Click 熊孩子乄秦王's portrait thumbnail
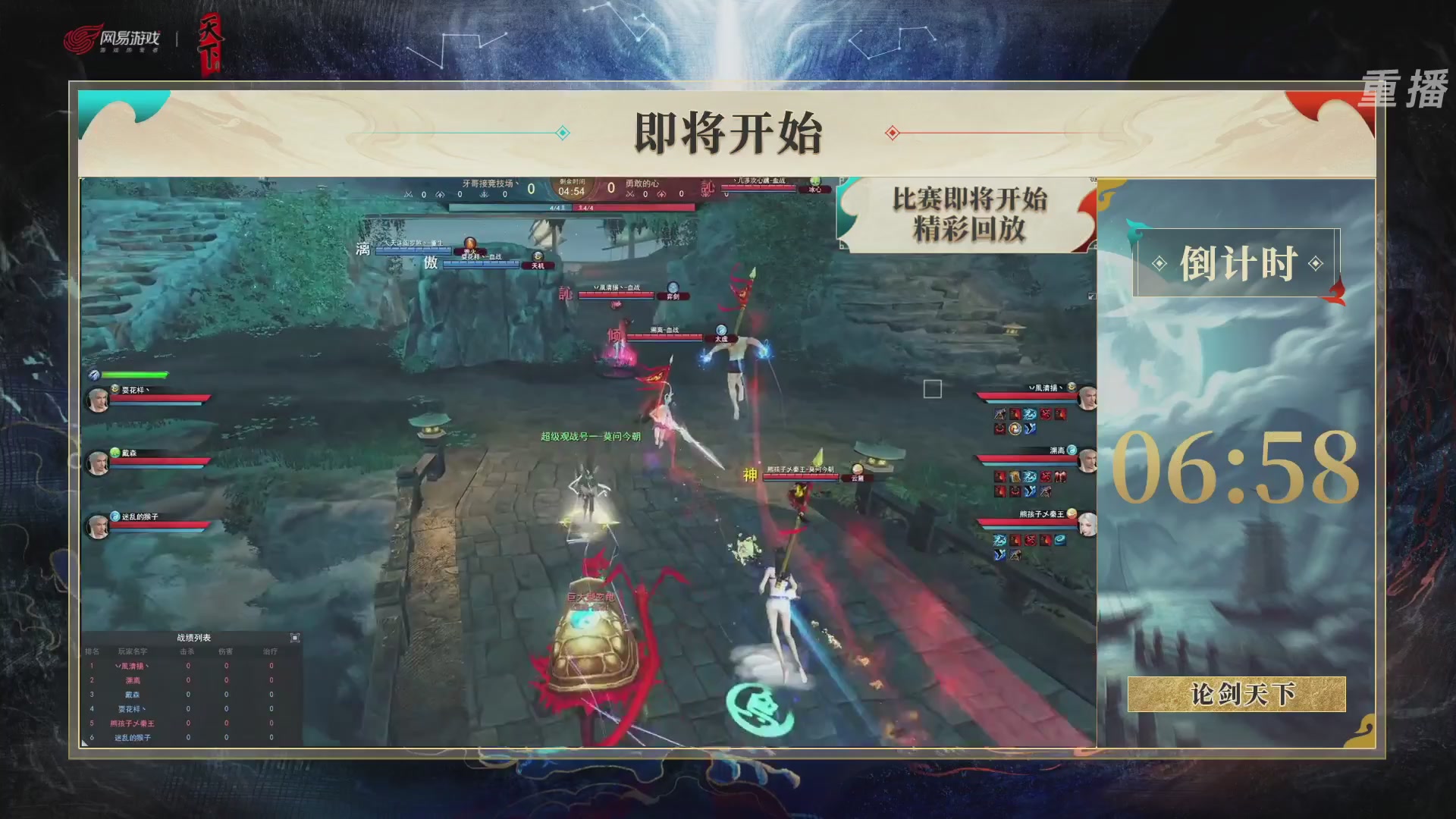1456x819 pixels. (1087, 523)
